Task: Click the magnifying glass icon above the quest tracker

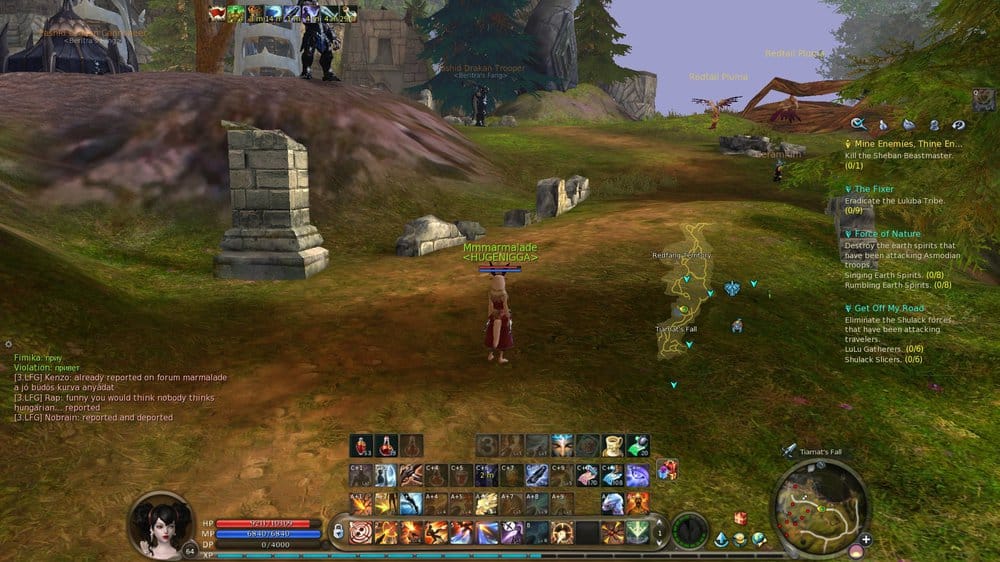Action: (858, 125)
